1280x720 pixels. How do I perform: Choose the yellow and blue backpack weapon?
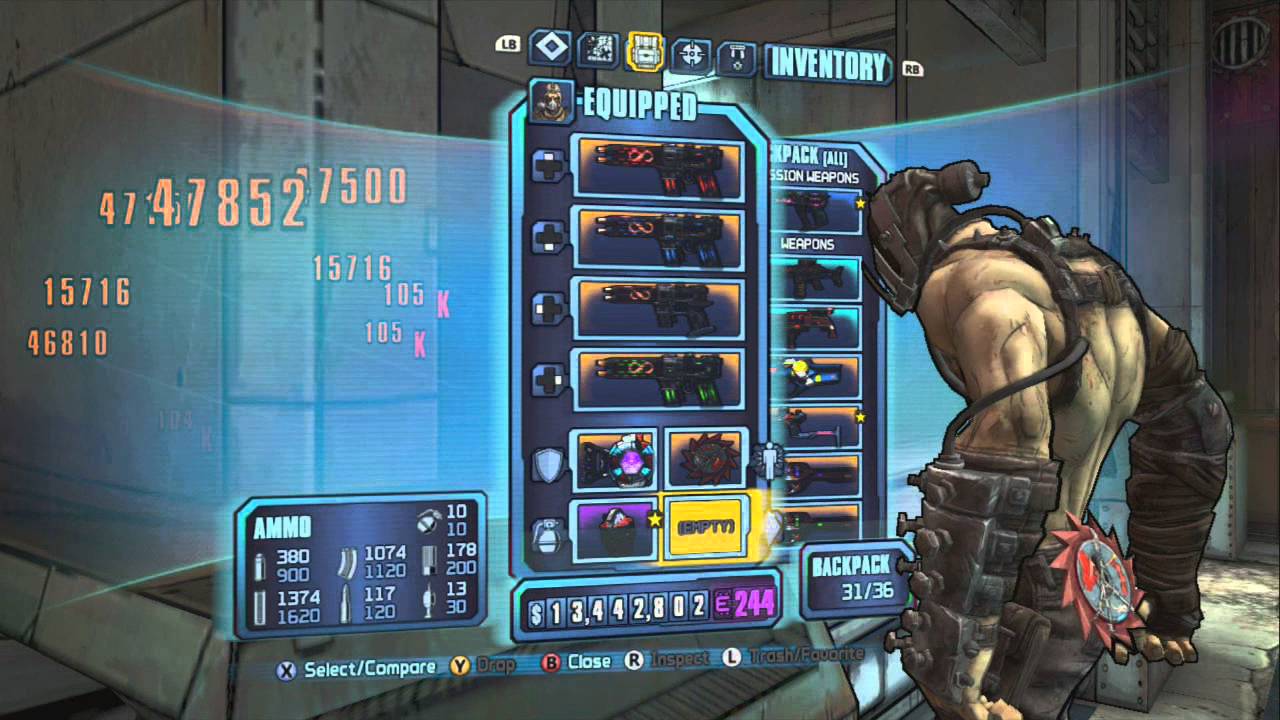[818, 376]
